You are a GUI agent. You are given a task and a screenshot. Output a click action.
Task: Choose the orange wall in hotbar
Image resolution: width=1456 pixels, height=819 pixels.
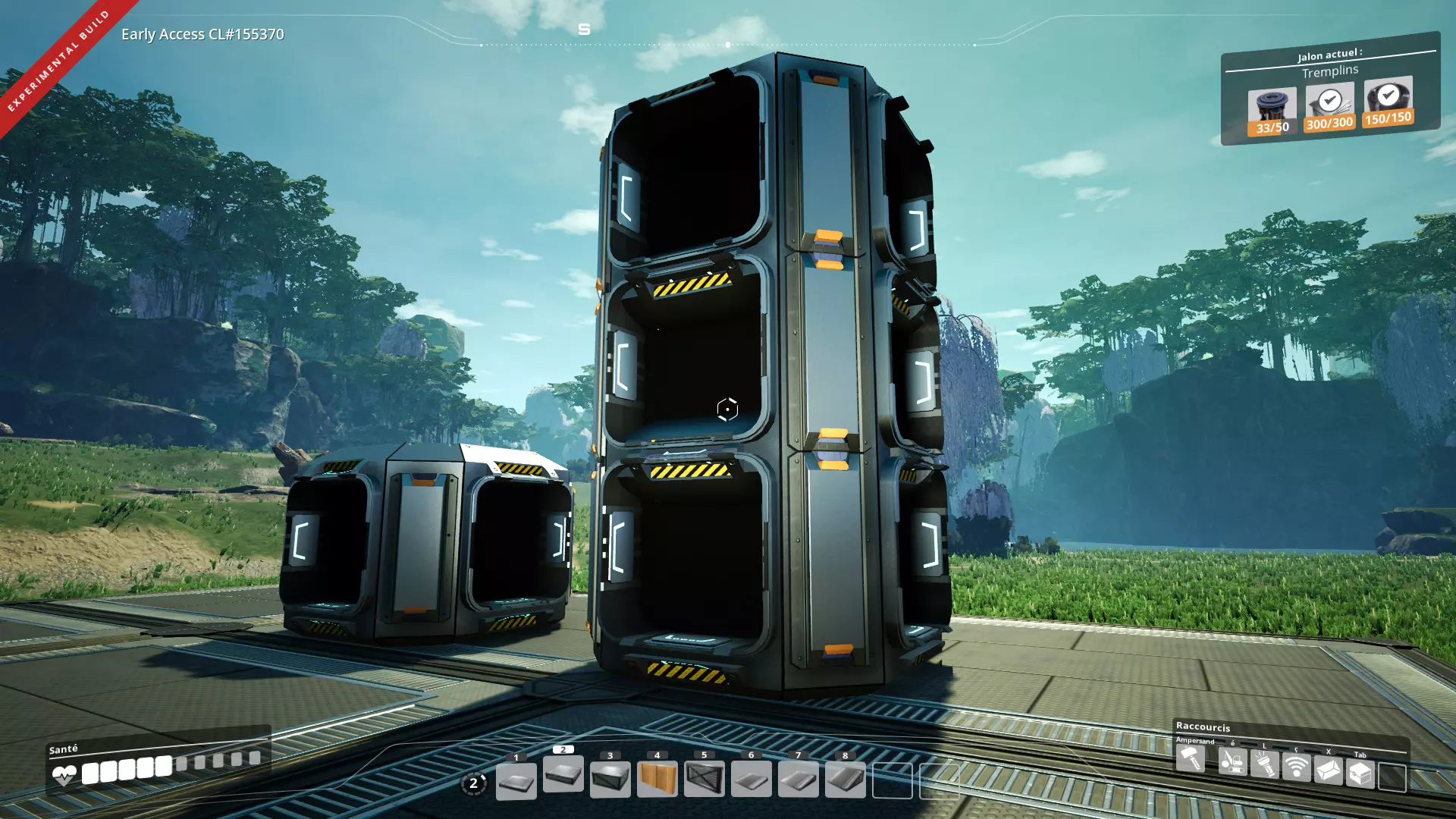[x=657, y=779]
